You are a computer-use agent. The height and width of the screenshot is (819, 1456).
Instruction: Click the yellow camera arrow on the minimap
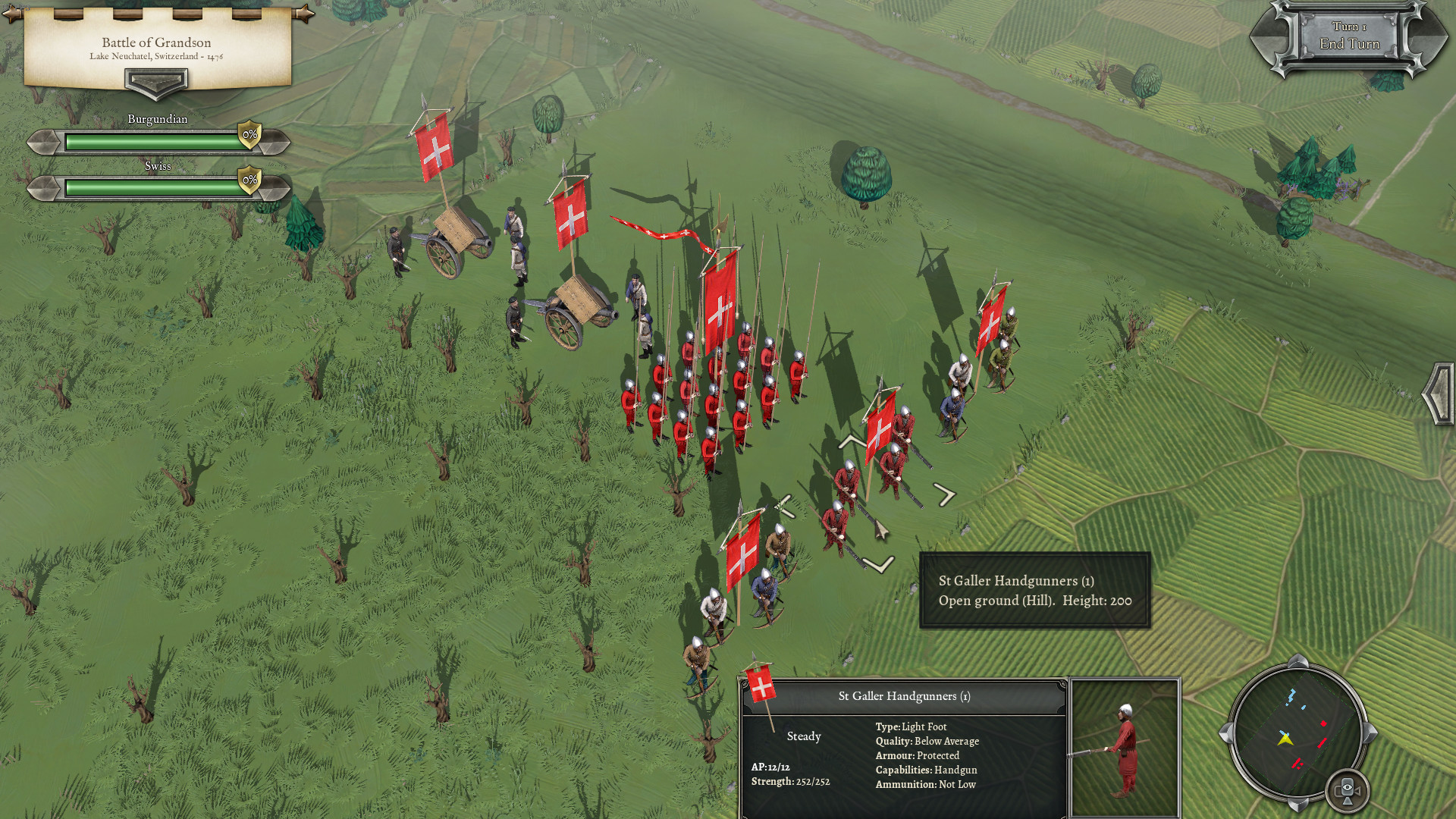1285,739
